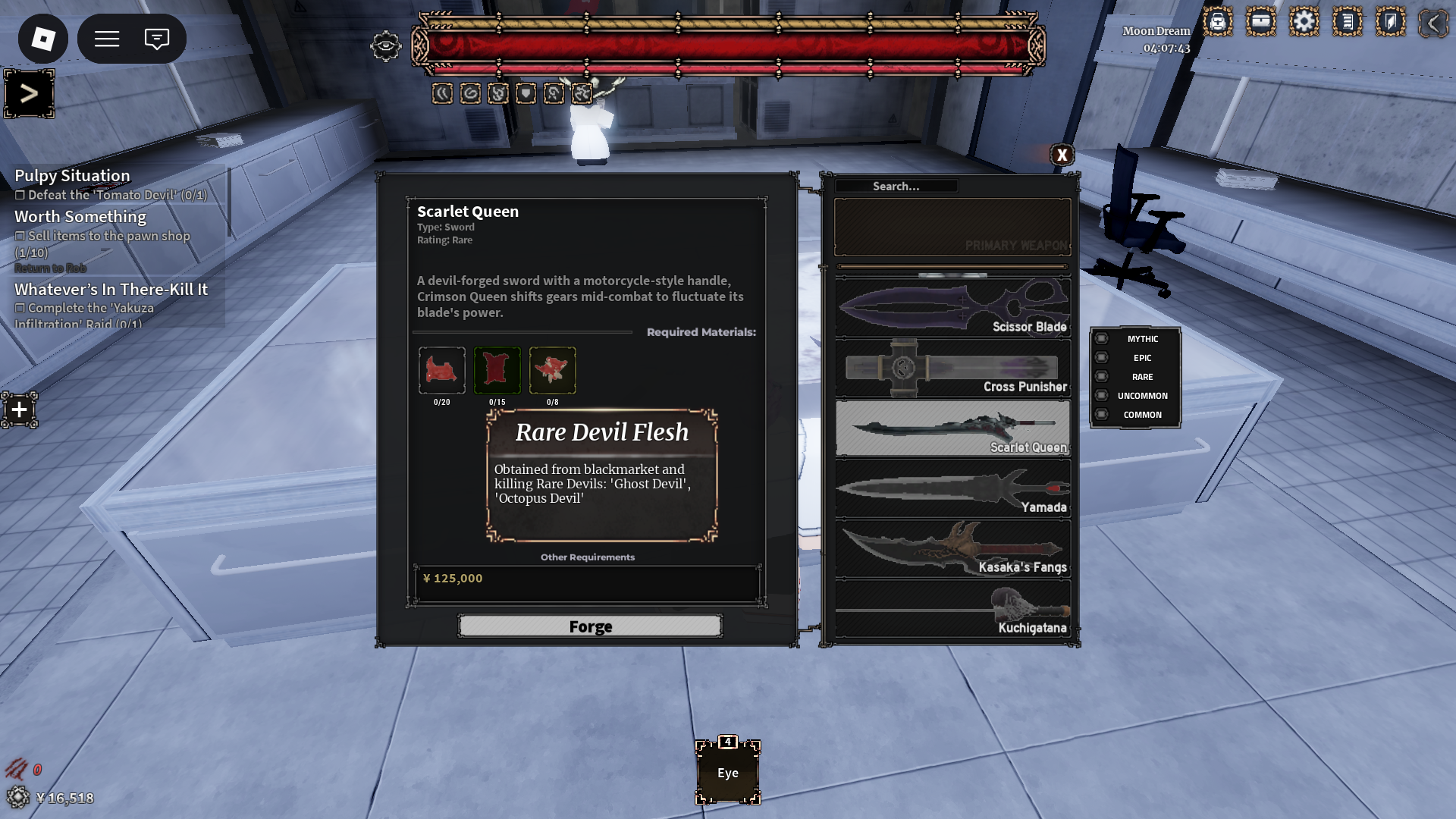Open the storage chest icon top right

(1261, 22)
